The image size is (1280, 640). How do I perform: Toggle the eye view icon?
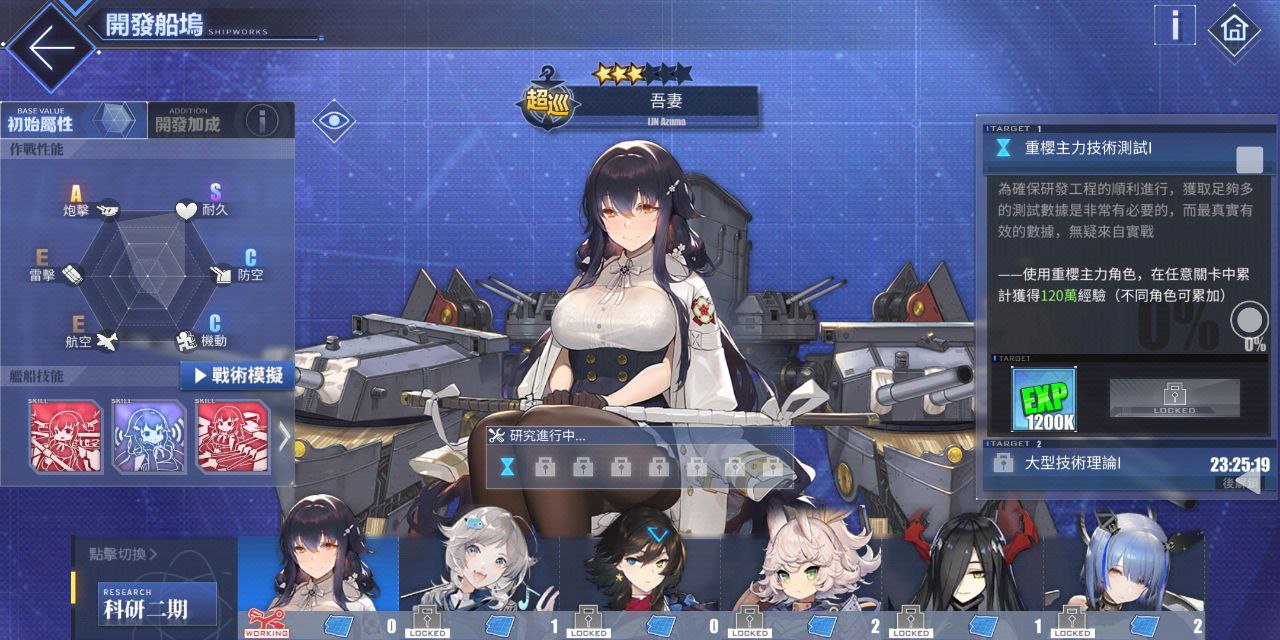pos(336,122)
